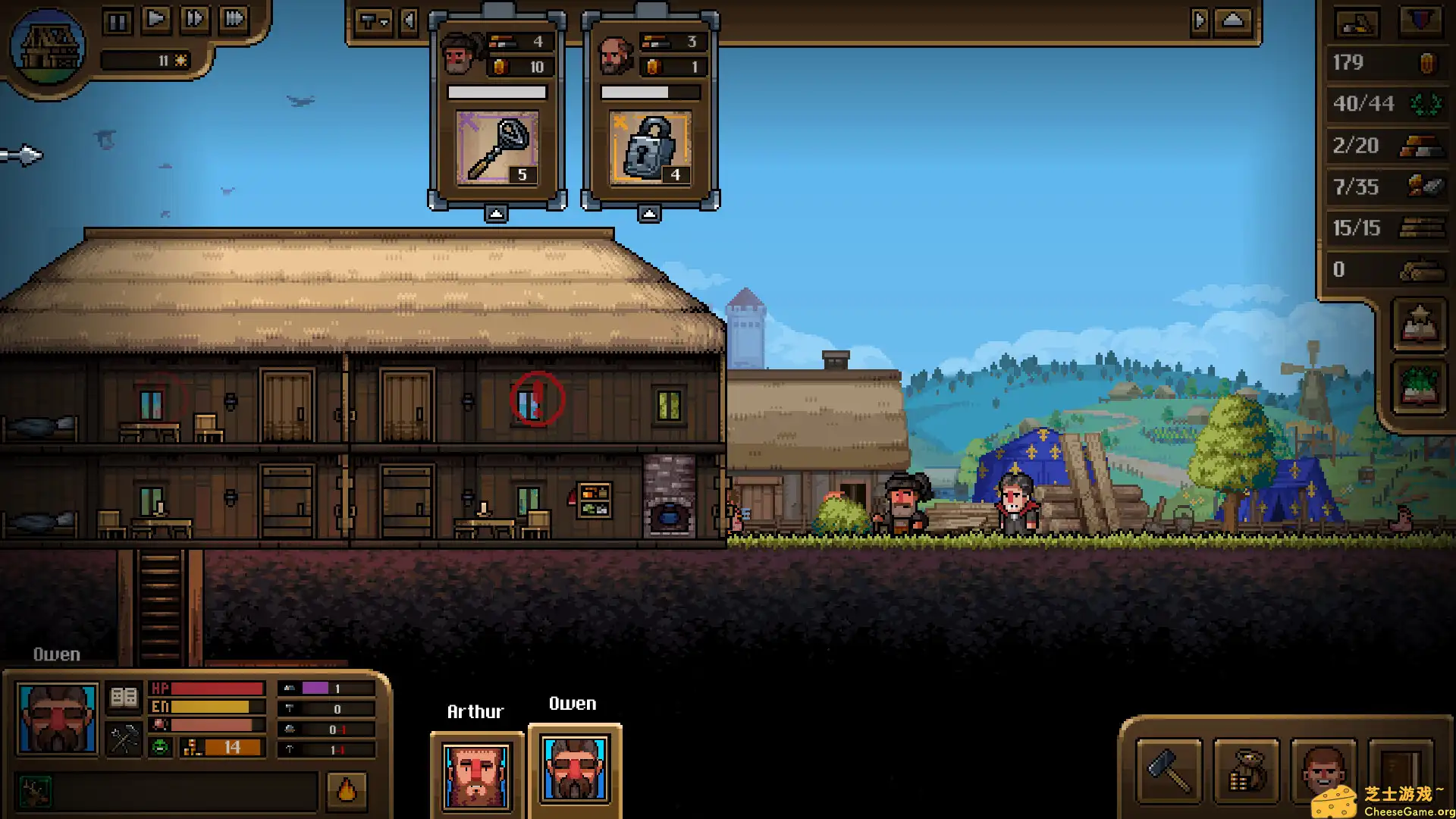Viewport: 1456px width, 819px height.
Task: Open the star book button
Action: (x=1419, y=325)
